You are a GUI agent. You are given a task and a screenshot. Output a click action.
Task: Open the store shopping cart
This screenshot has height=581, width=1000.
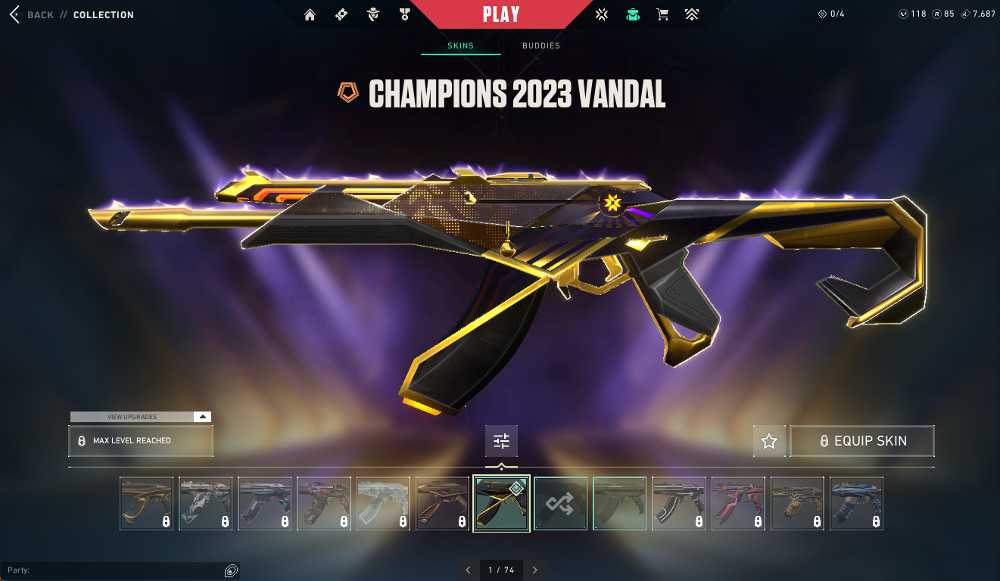coord(661,15)
